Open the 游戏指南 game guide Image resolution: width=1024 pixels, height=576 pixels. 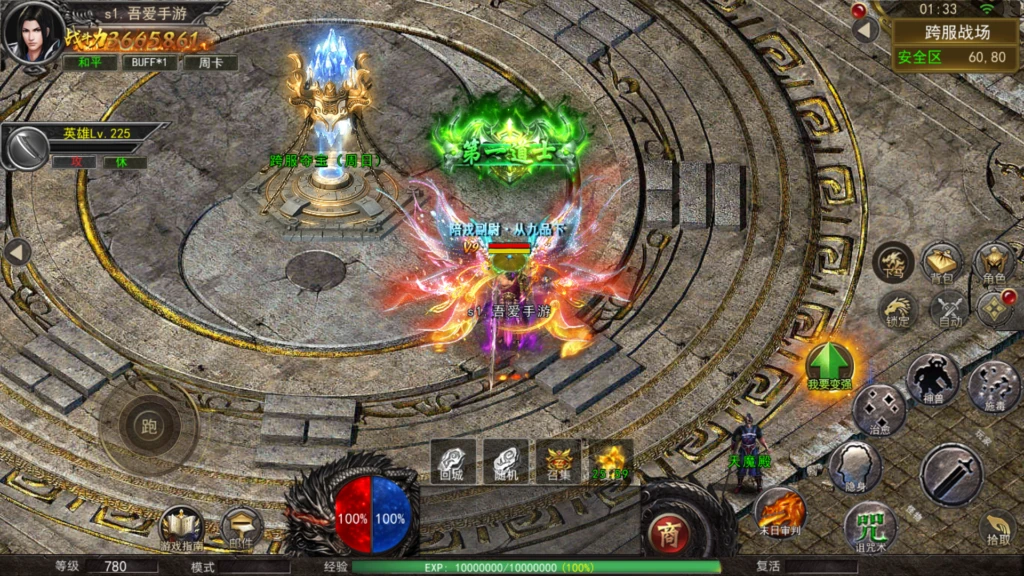(181, 527)
